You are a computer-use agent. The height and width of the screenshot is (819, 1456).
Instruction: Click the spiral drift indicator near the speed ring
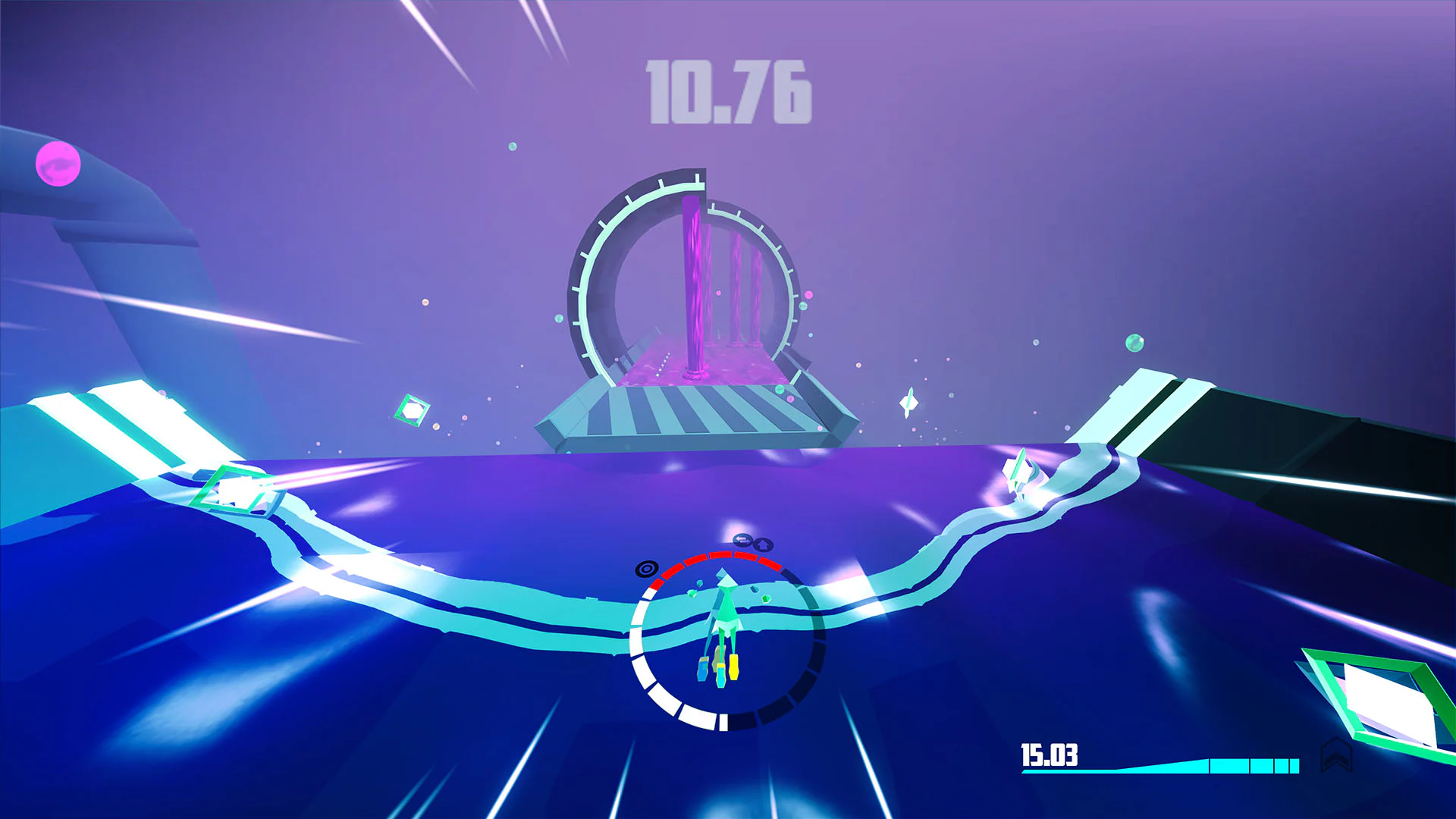[x=647, y=569]
